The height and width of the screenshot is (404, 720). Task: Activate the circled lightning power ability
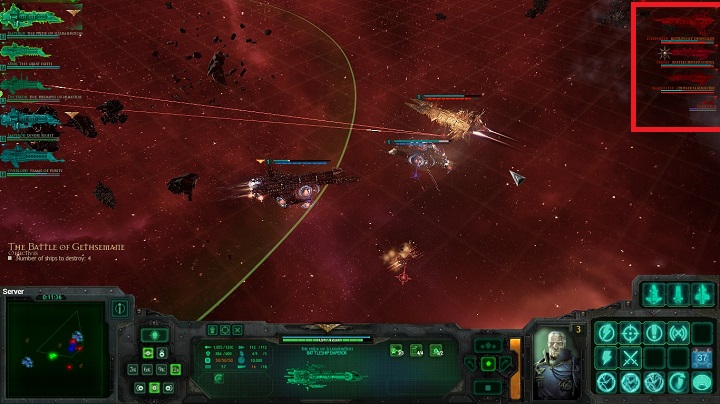(606, 333)
